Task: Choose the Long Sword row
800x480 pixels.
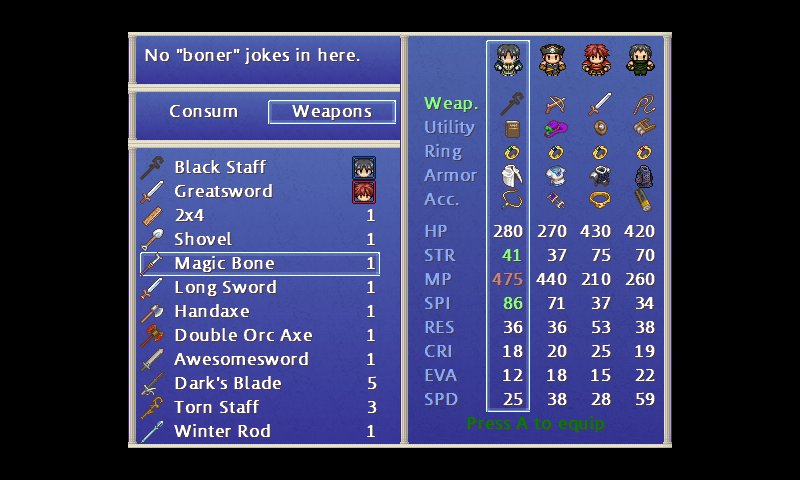Action: click(x=225, y=287)
